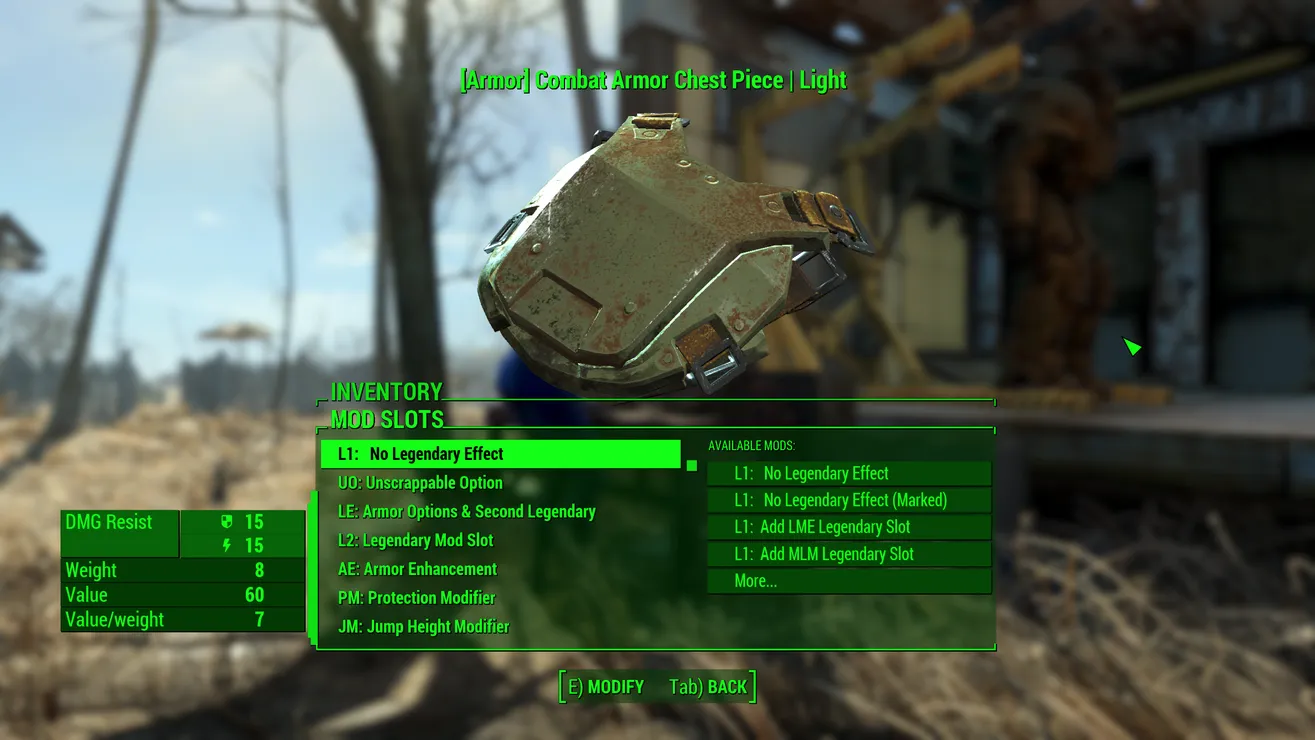Screen dimensions: 1315x740
Task: Show more available mods
Action: [x=849, y=581]
